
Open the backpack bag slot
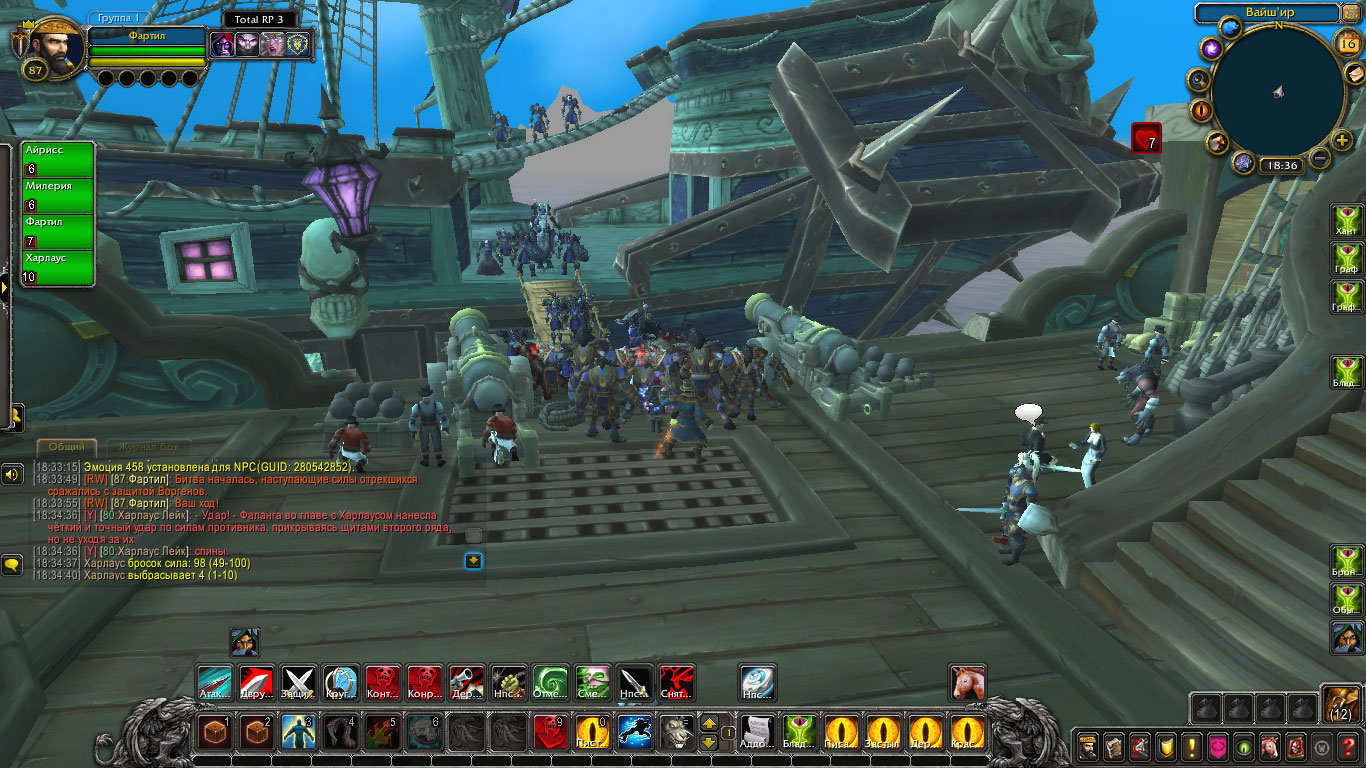1340,704
